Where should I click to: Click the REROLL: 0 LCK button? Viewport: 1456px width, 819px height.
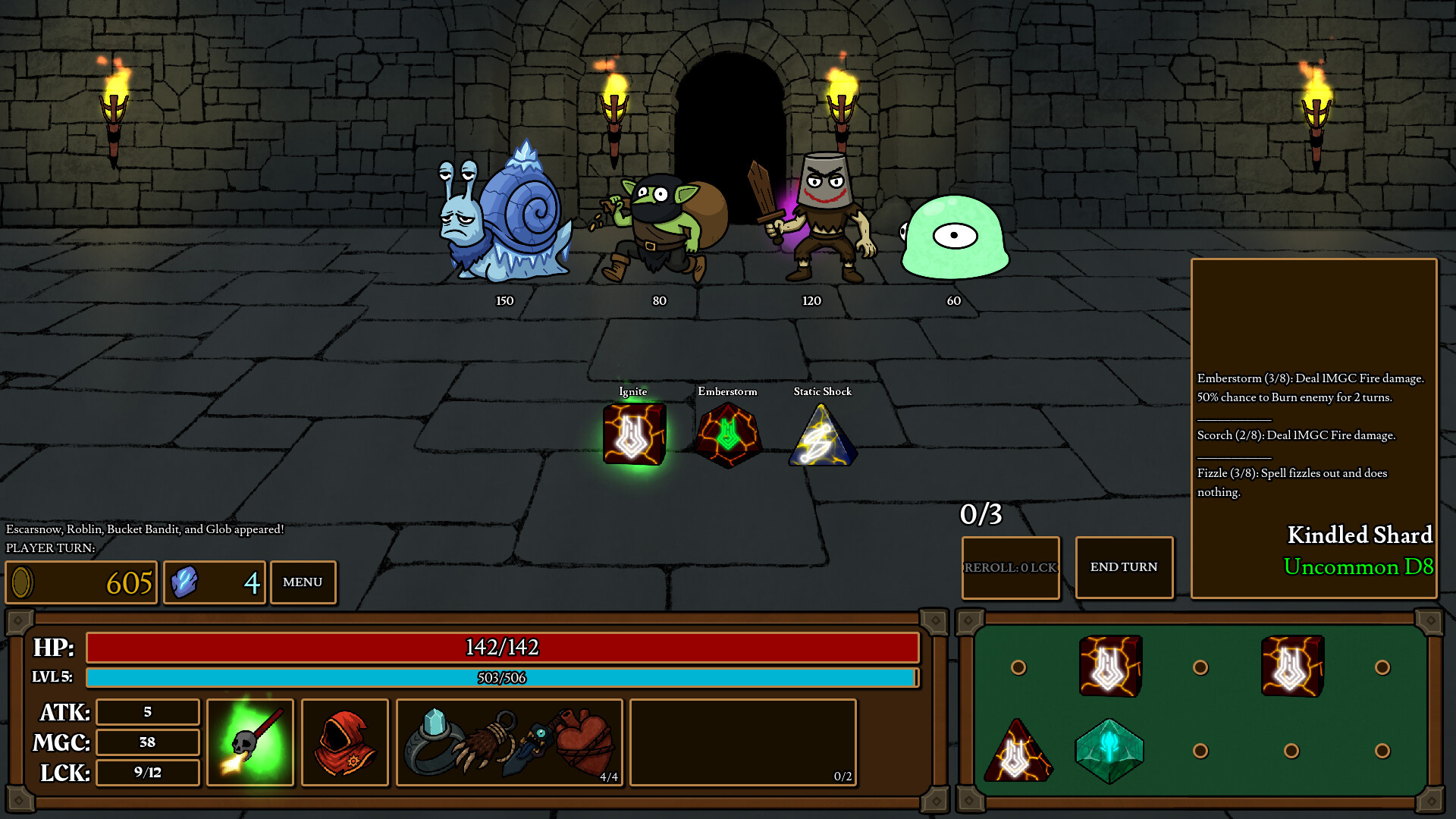(1010, 567)
